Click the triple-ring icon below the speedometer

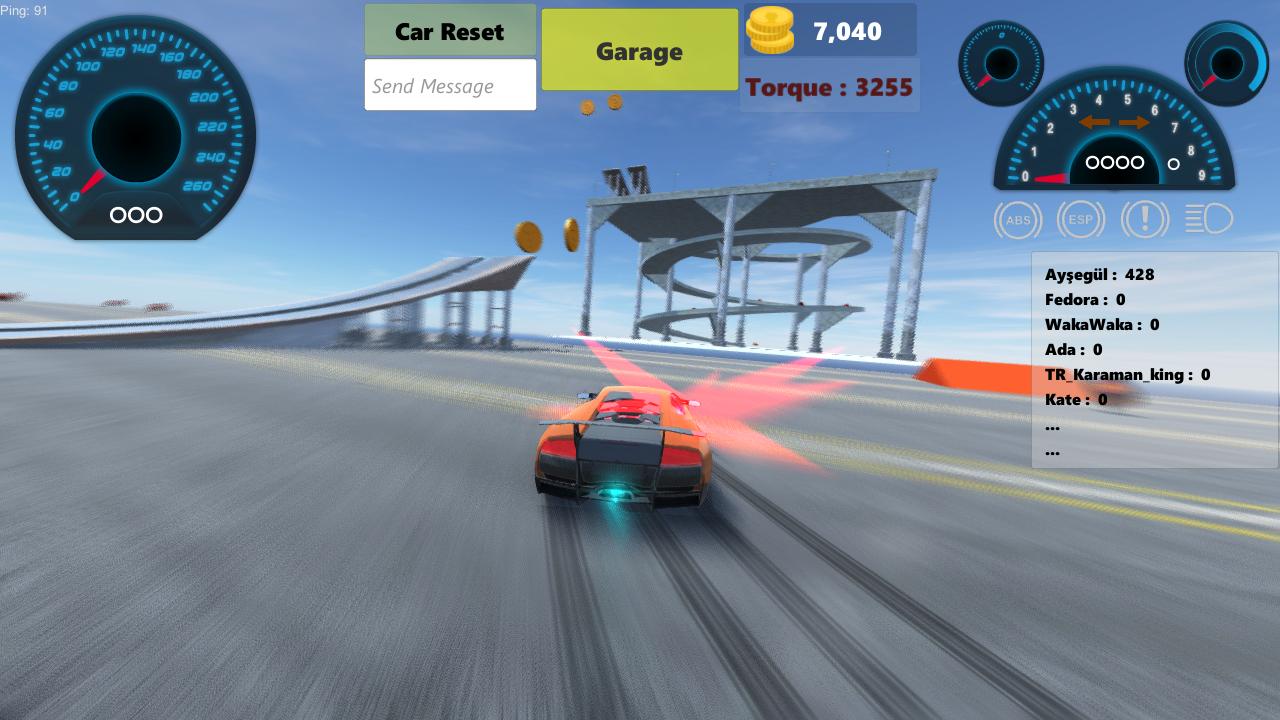coord(135,215)
